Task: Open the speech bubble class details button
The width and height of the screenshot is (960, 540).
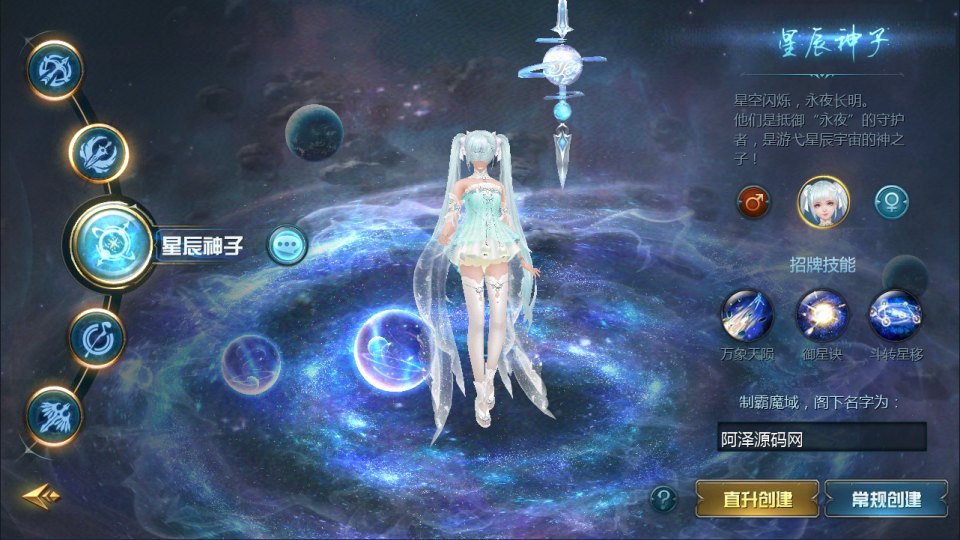Action: 288,244
